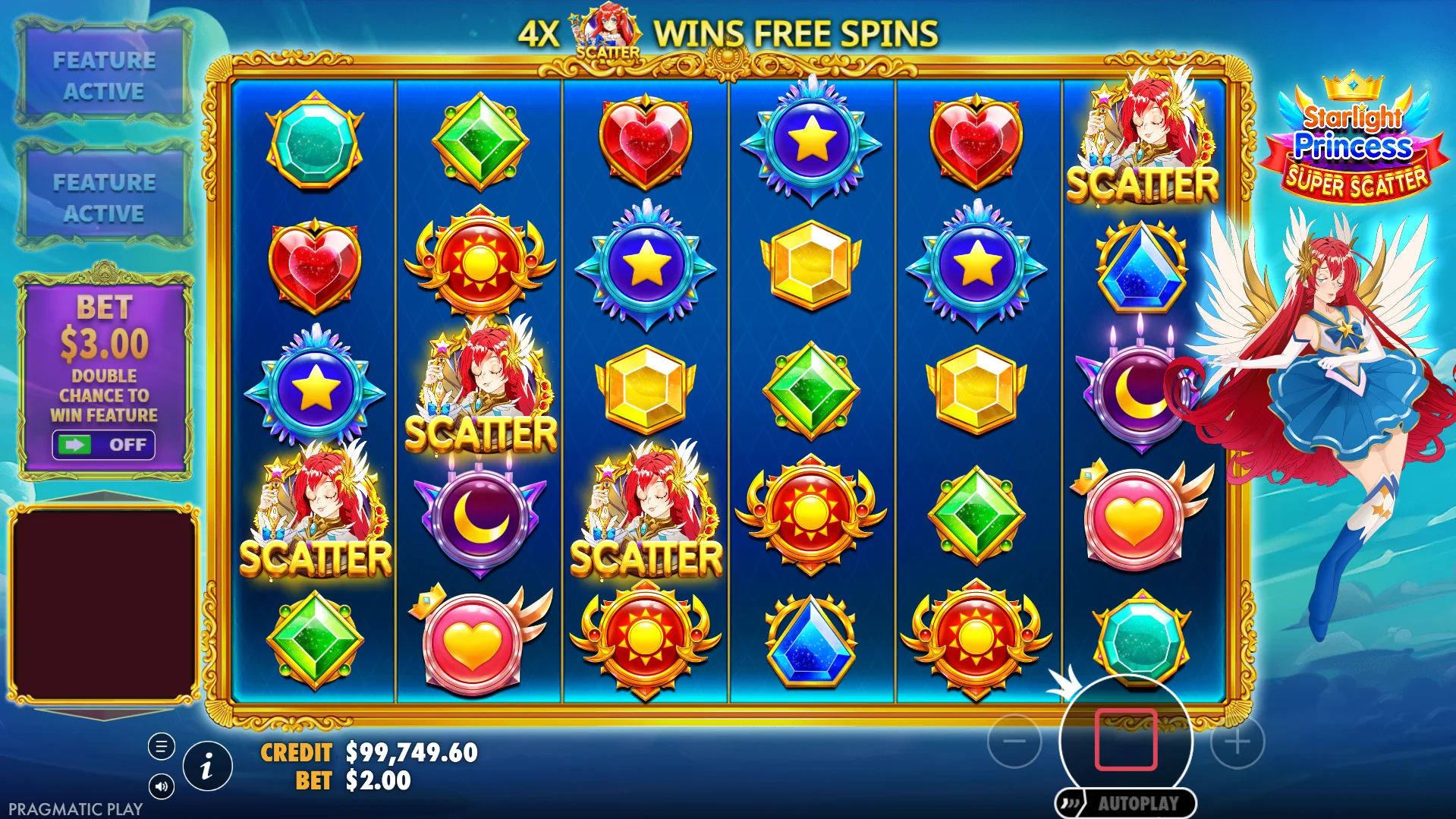The width and height of the screenshot is (1456, 819).
Task: Toggle the sound speaker icon
Action: (x=161, y=786)
